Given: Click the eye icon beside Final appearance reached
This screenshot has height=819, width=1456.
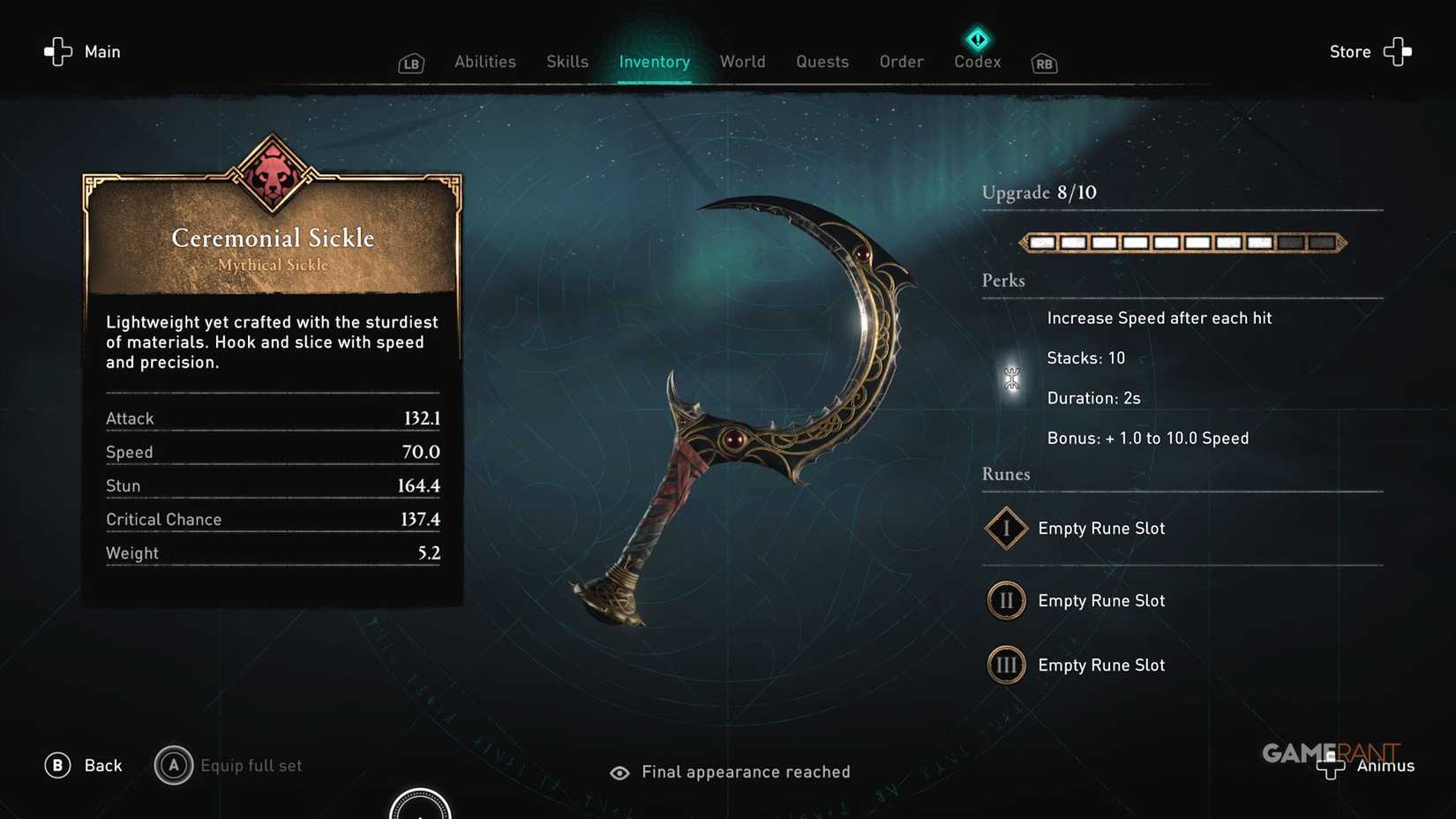Looking at the screenshot, I should 619,772.
